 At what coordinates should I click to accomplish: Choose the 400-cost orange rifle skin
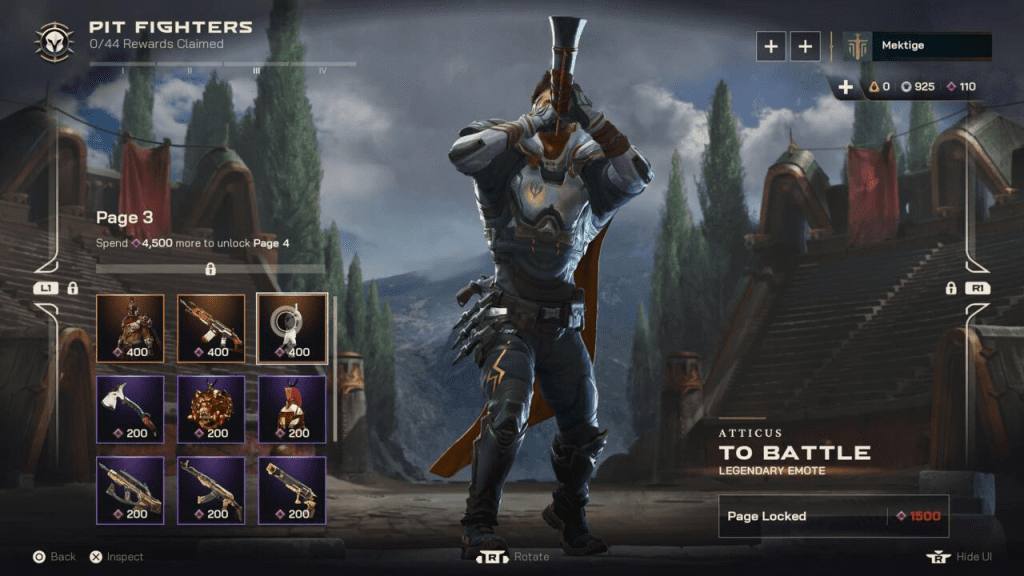[211, 328]
